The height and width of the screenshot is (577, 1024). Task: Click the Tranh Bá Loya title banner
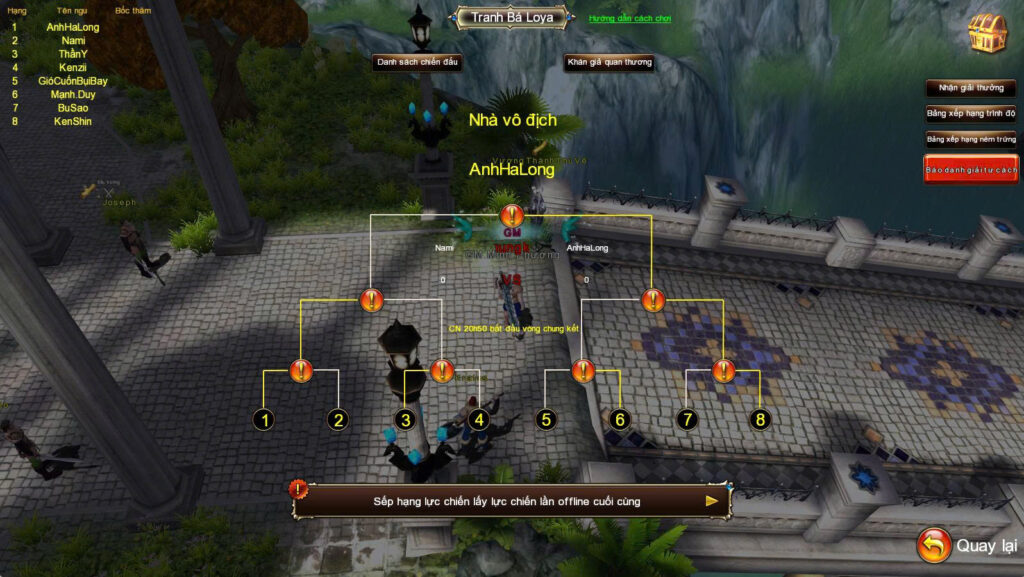[510, 17]
